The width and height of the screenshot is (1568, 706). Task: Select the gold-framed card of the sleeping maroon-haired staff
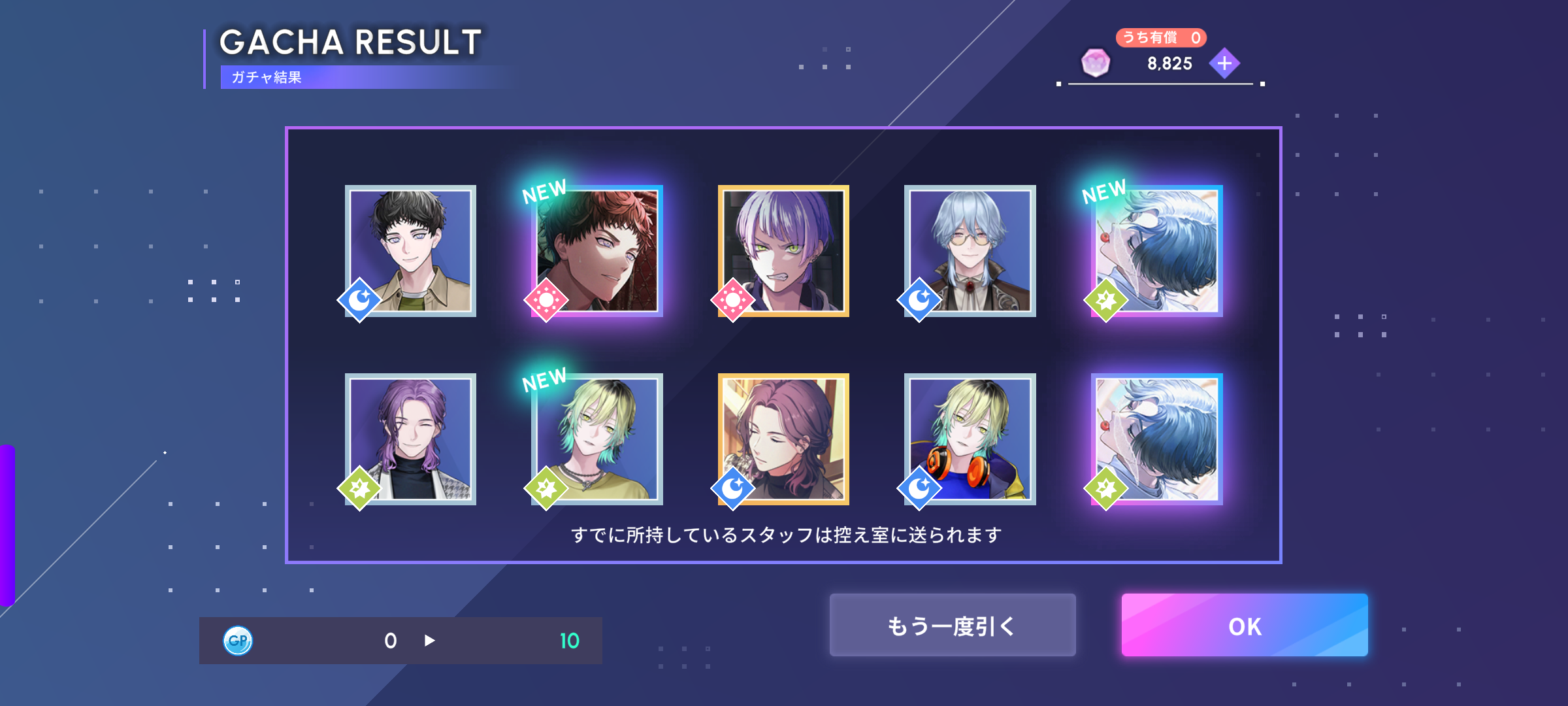[x=783, y=439]
